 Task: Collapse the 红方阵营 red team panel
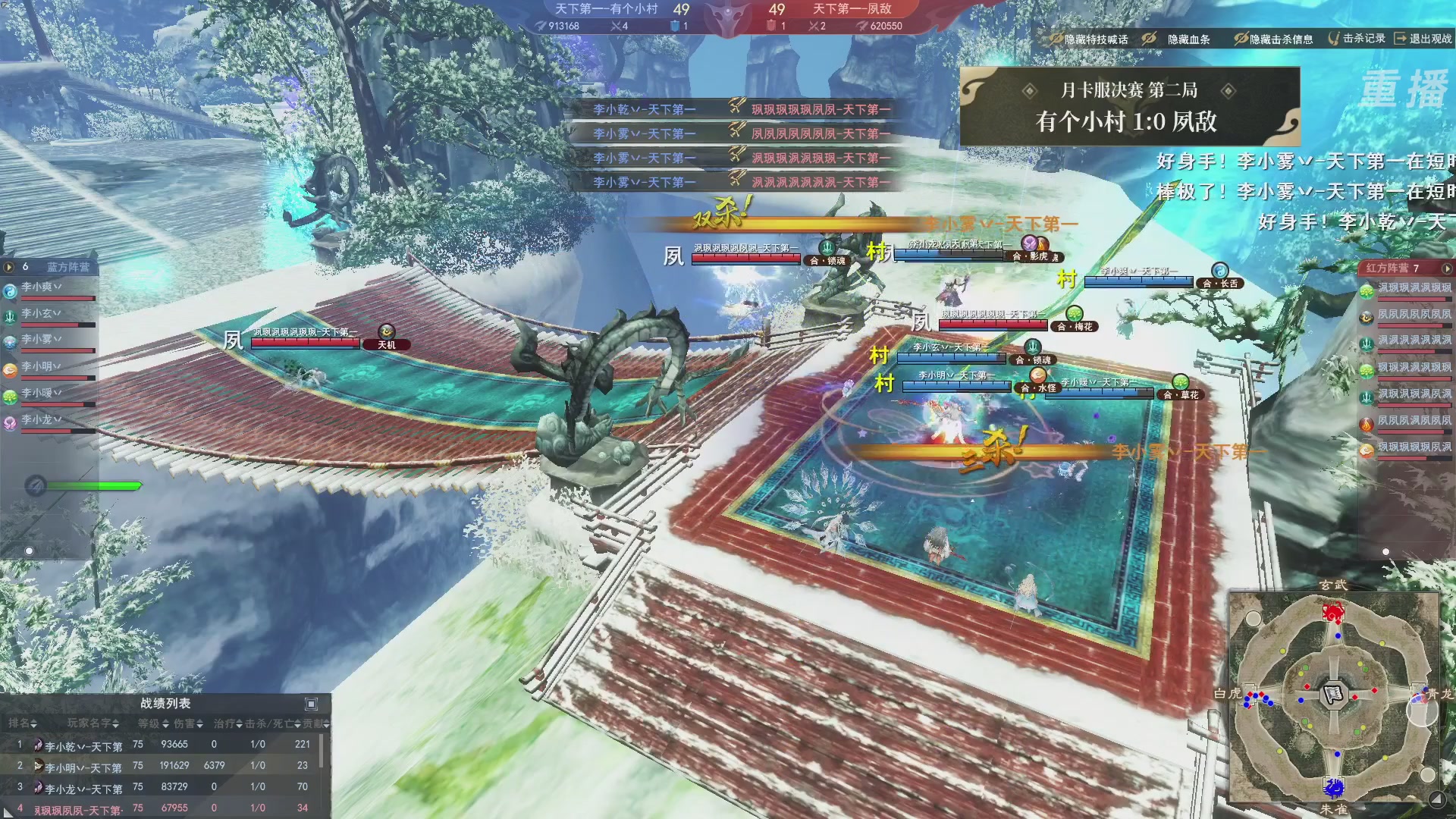click(1446, 268)
